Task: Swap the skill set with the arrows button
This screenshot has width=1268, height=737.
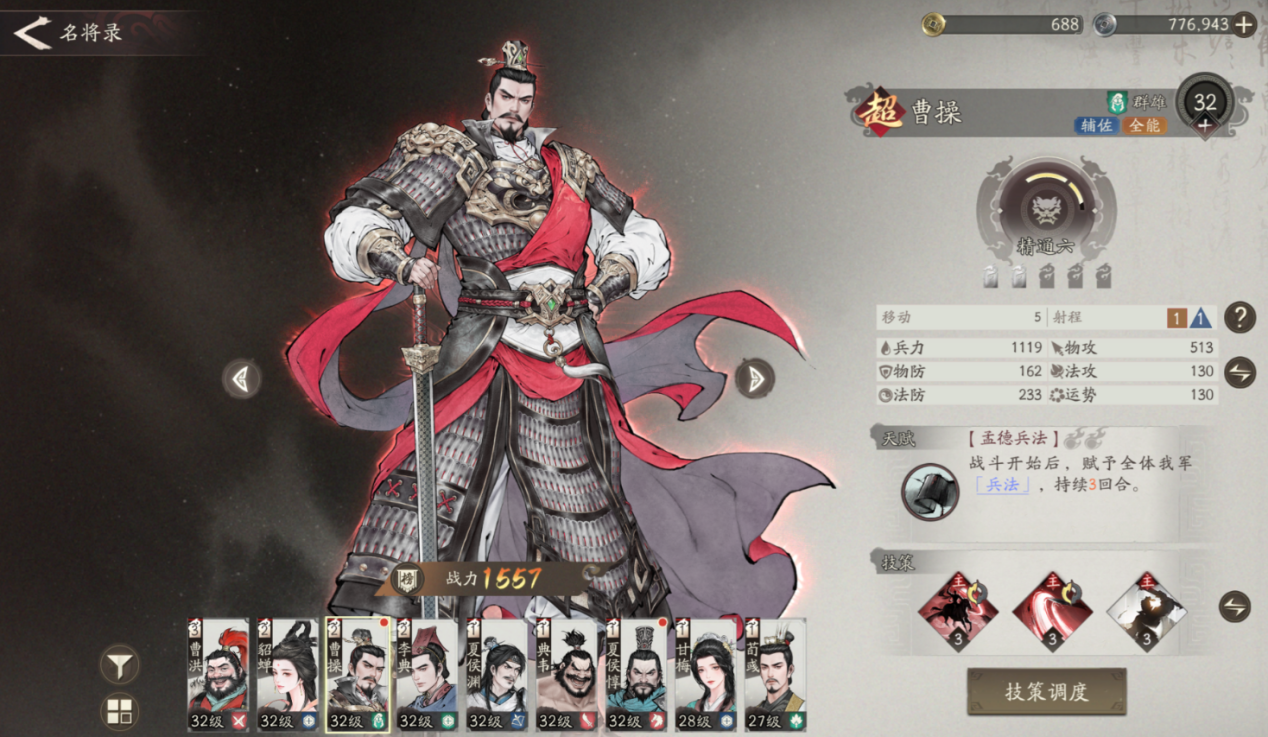Action: tap(1234, 606)
